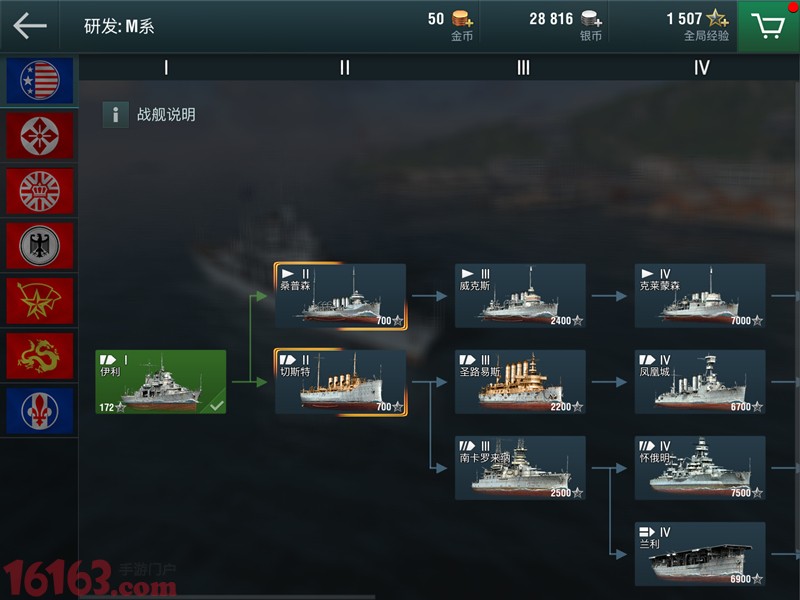
Task: Pick the tier III battleship 南卡罗来纳
Action: point(520,468)
